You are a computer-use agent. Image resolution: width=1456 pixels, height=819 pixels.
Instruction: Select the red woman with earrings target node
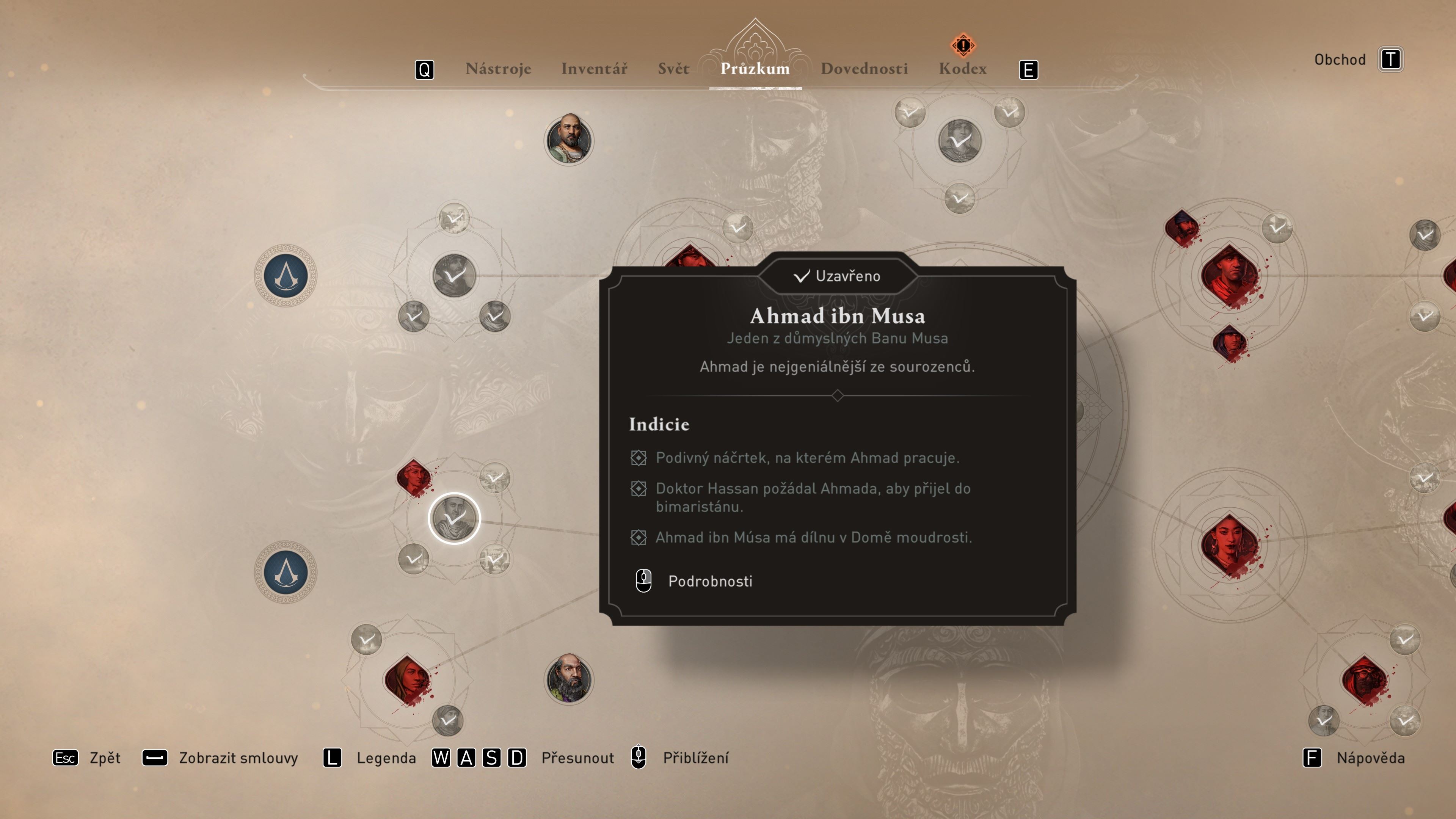coord(1229,544)
